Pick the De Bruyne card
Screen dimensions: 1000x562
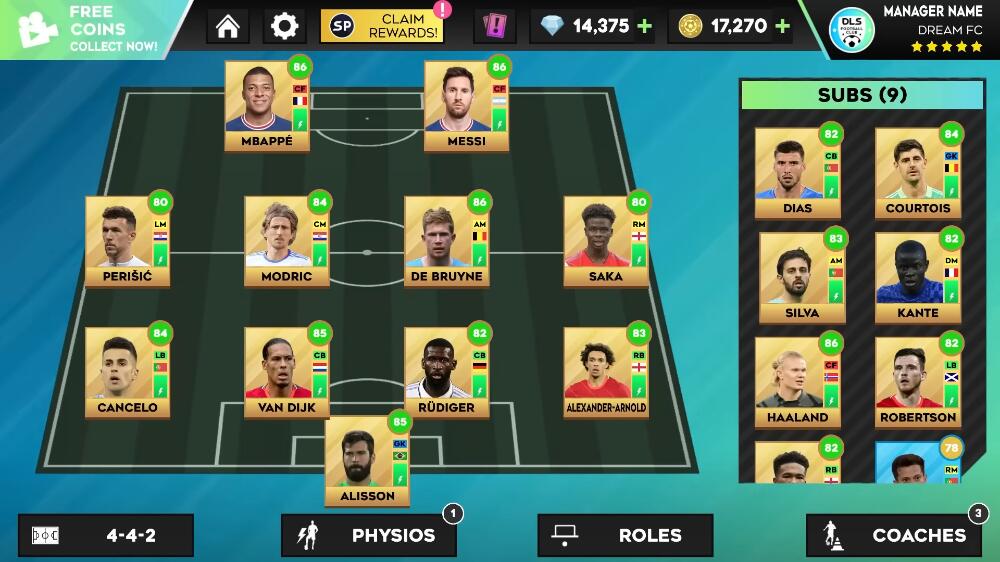(446, 240)
